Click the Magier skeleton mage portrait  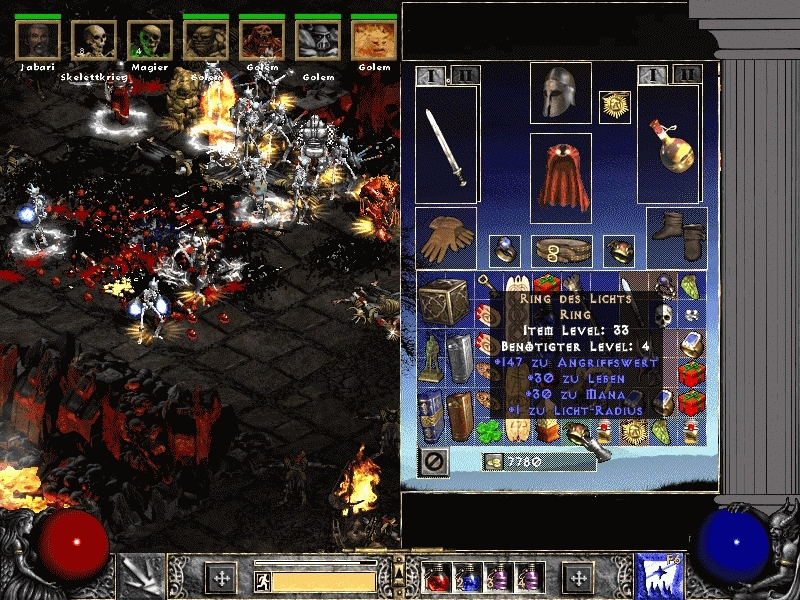click(x=149, y=39)
